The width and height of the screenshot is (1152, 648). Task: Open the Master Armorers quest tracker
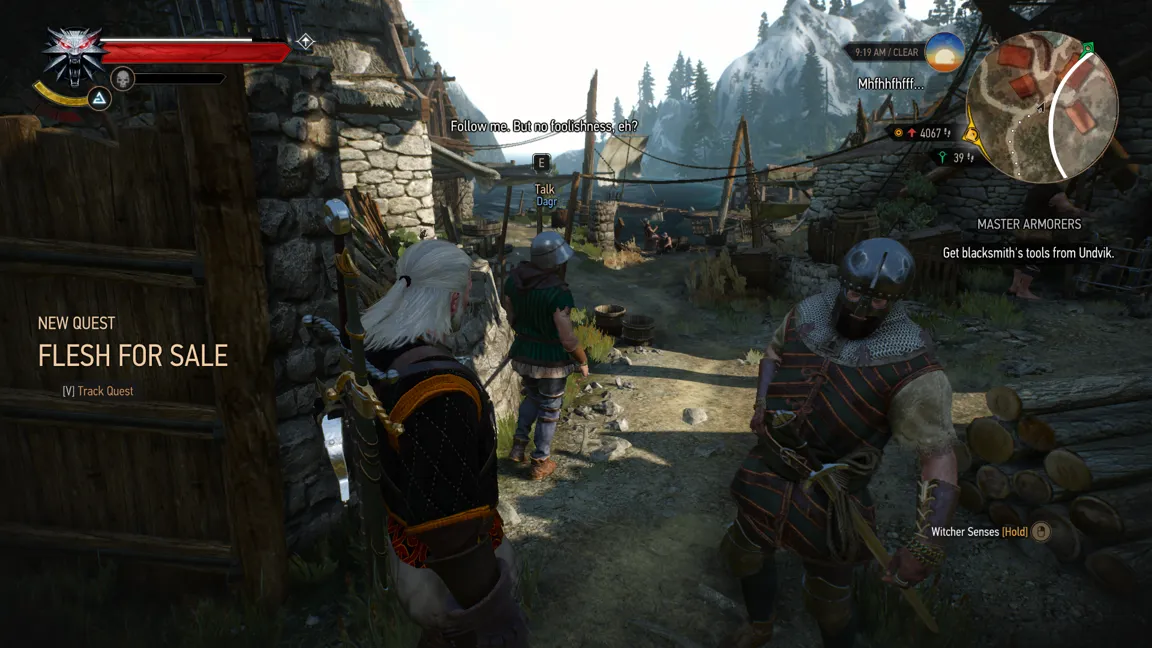pos(1029,225)
